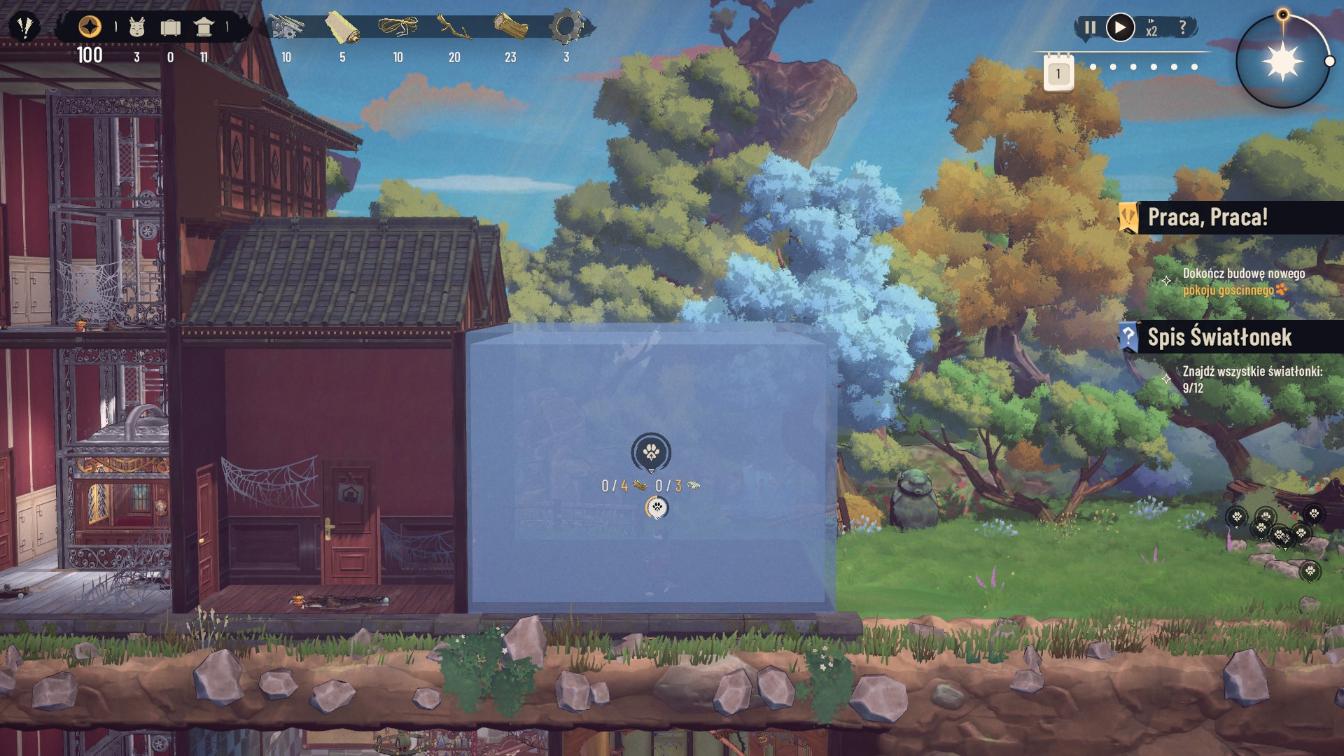This screenshot has height=756, width=1344.
Task: Resume normal speed with play button
Action: tap(1120, 27)
